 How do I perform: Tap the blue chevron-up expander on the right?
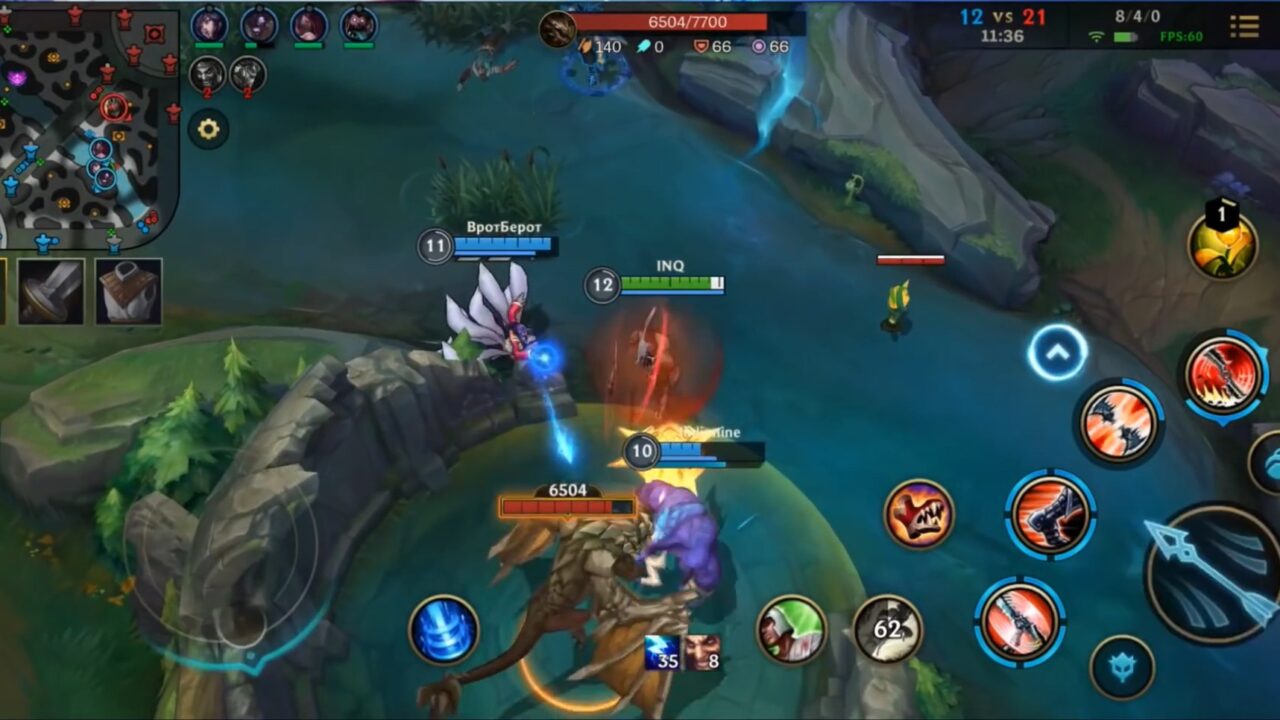tap(1056, 352)
